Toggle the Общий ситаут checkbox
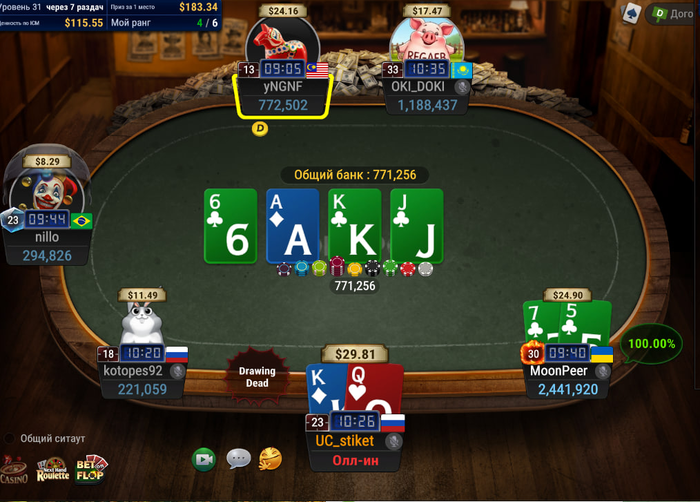 (10, 438)
